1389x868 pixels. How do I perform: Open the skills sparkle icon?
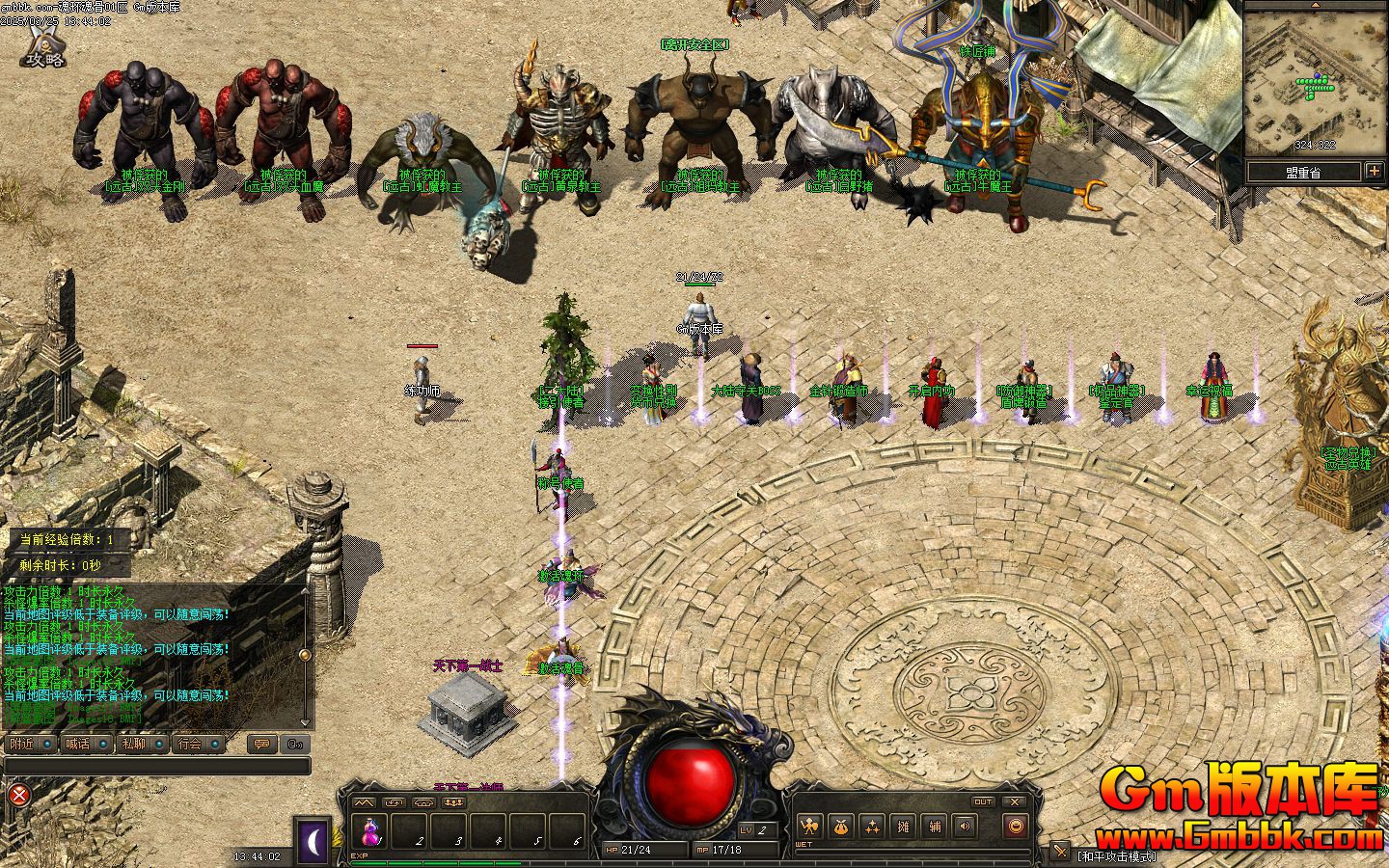(x=872, y=826)
